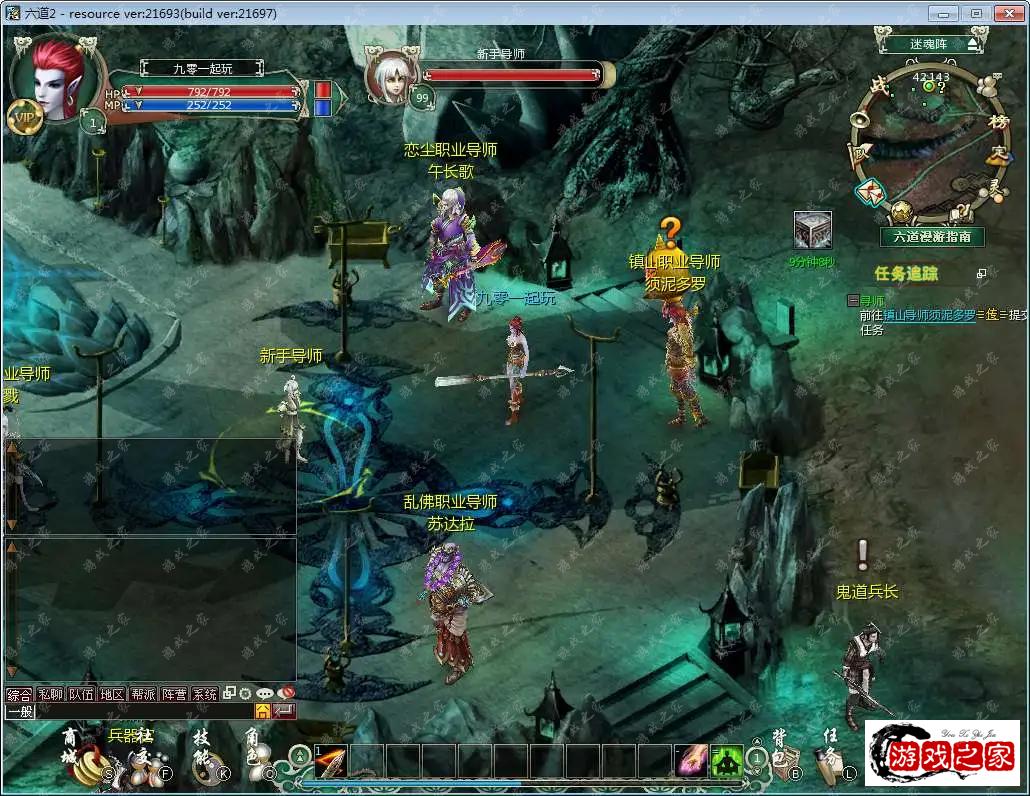Viewport: 1030px width, 796px height.
Task: Use the green meditation skill icon
Action: 726,762
